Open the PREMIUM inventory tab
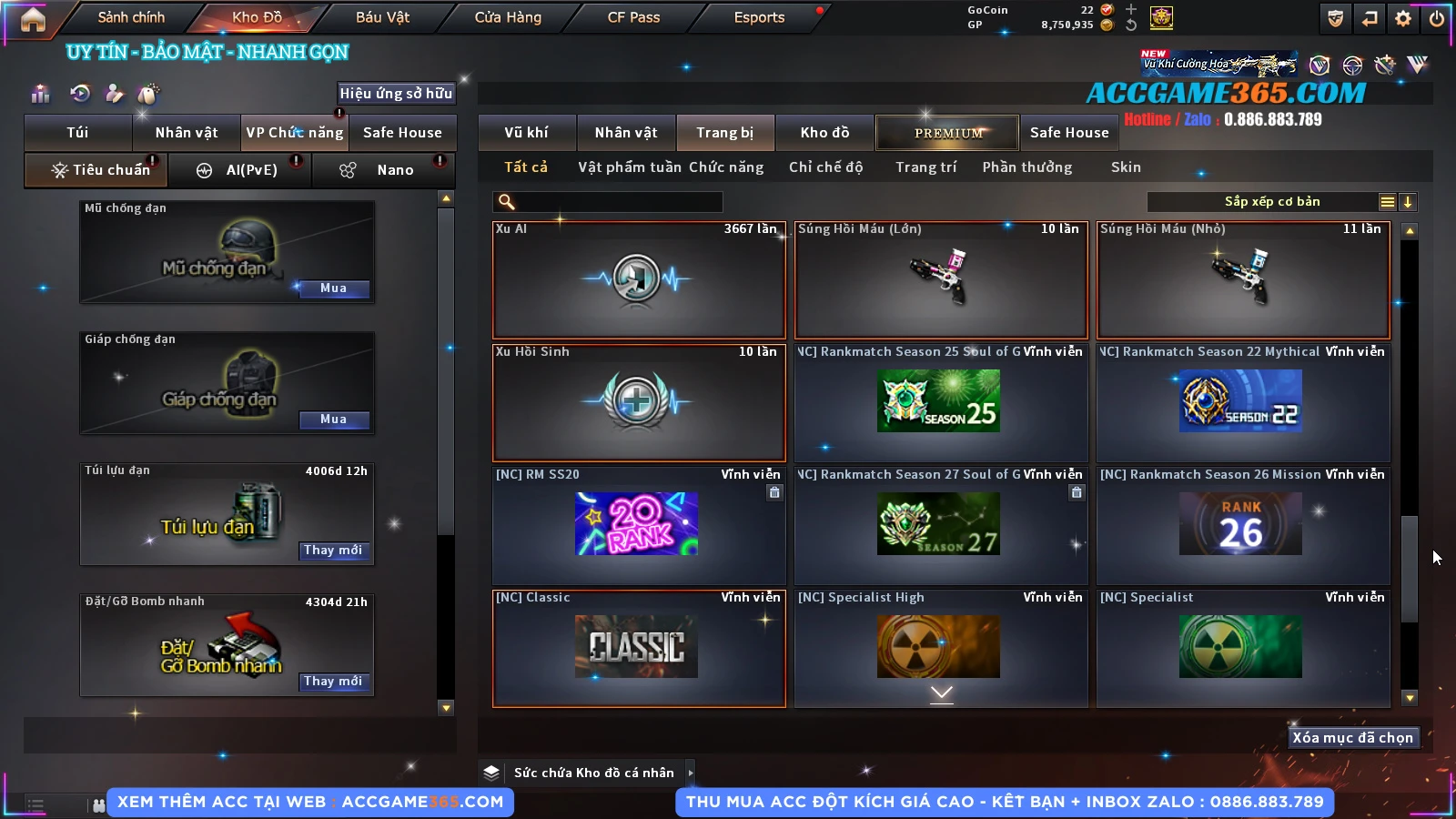 [x=947, y=133]
